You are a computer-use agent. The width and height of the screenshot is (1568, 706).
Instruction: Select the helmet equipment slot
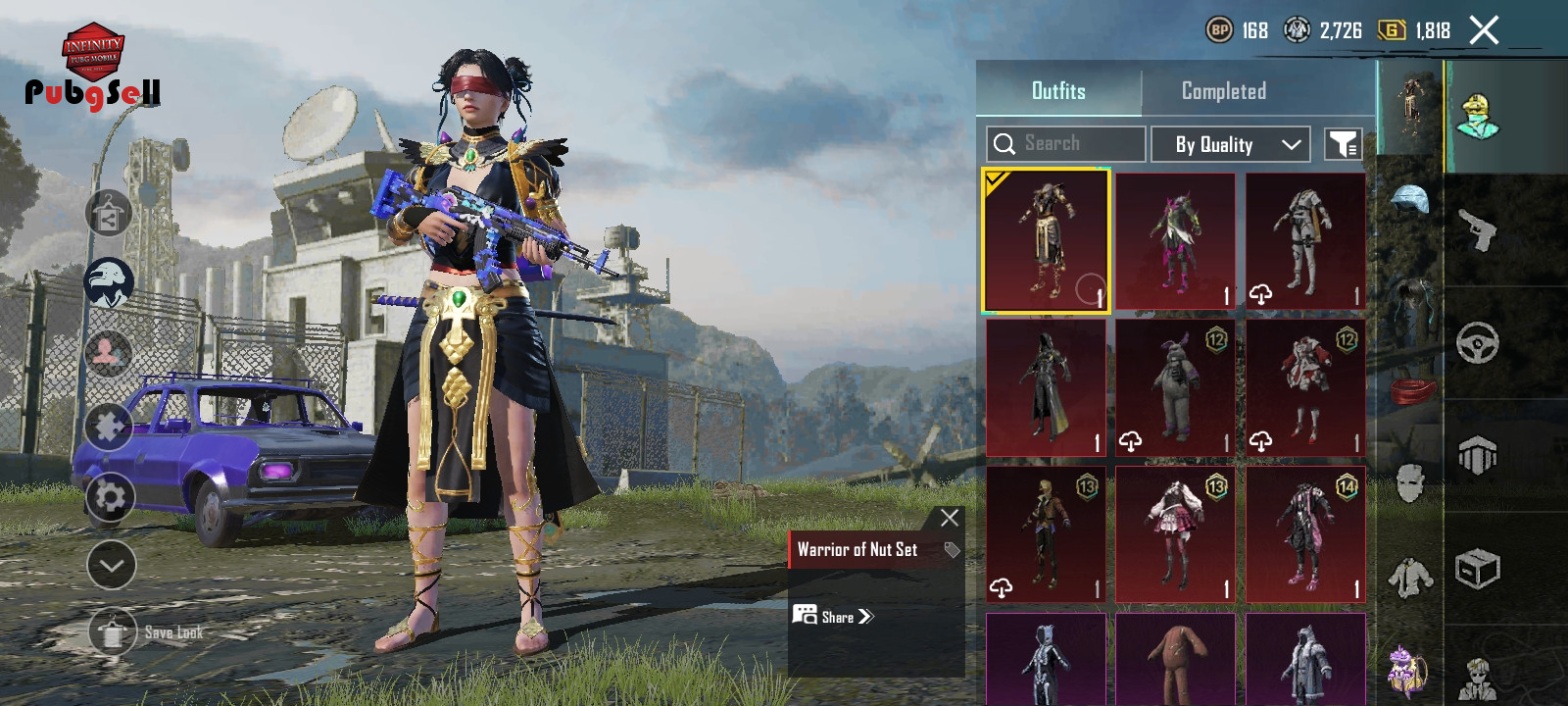coord(1410,200)
